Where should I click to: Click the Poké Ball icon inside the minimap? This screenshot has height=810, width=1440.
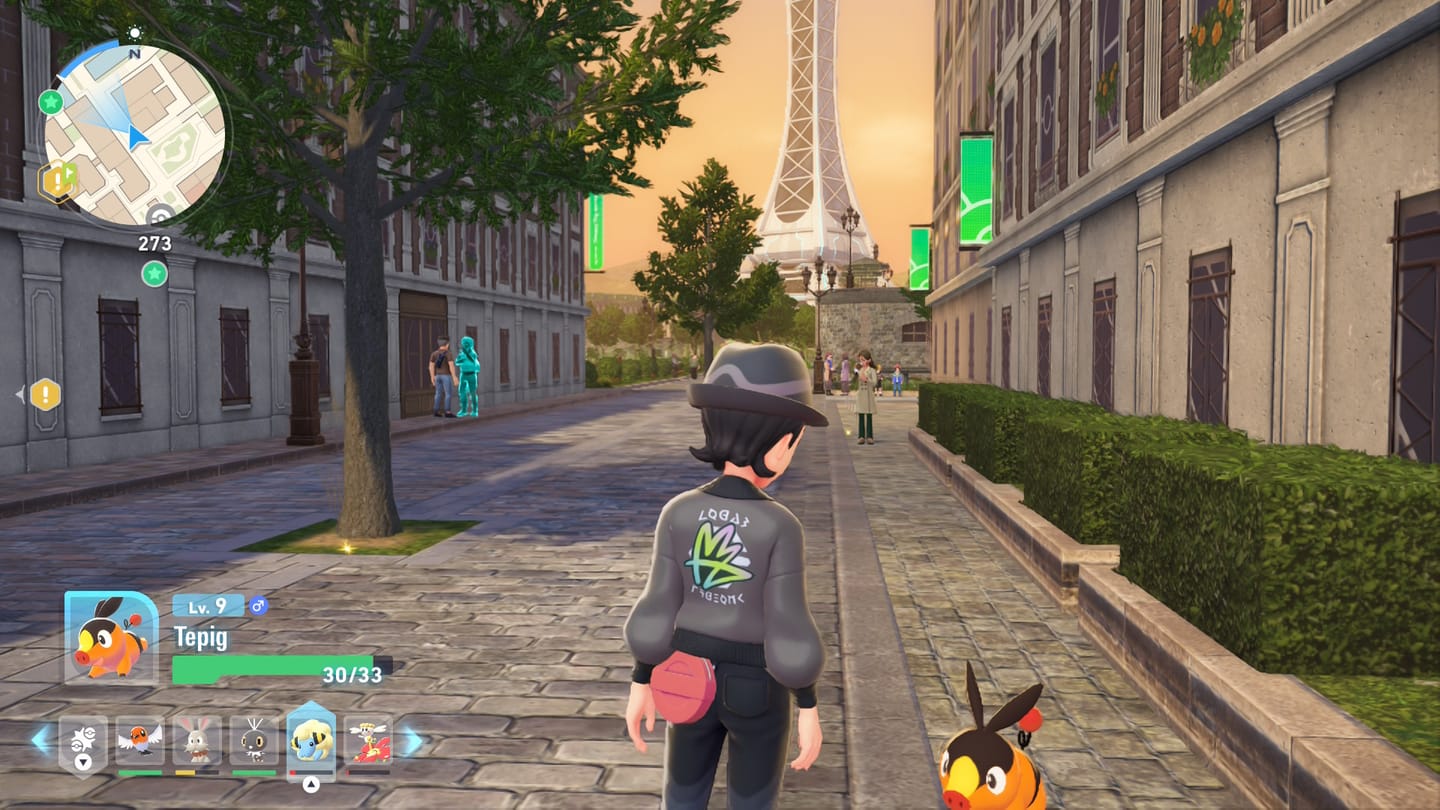(159, 212)
